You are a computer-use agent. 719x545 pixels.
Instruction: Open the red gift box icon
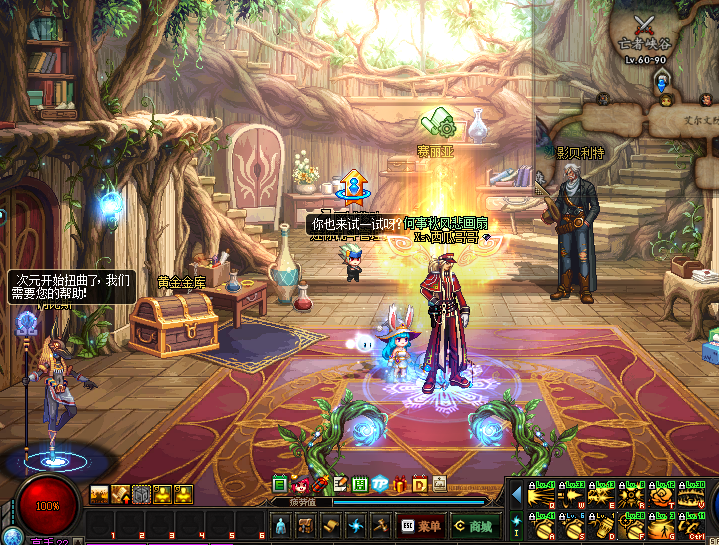(x=400, y=484)
